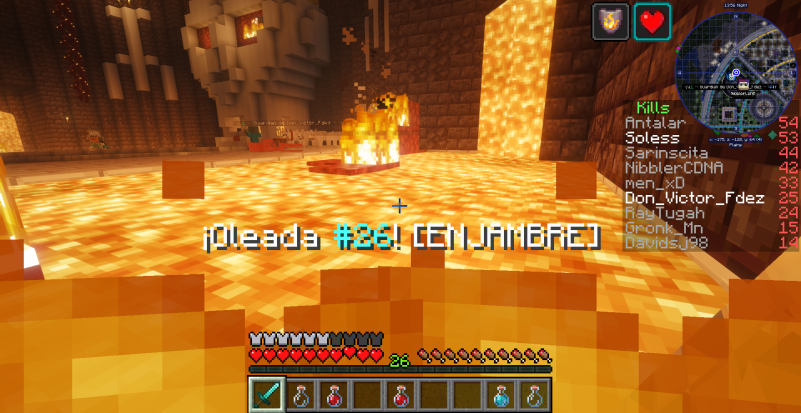This screenshot has height=413, width=801.
Task: Select Don_Victor_Fdez on the scoreboard
Action: click(685, 198)
